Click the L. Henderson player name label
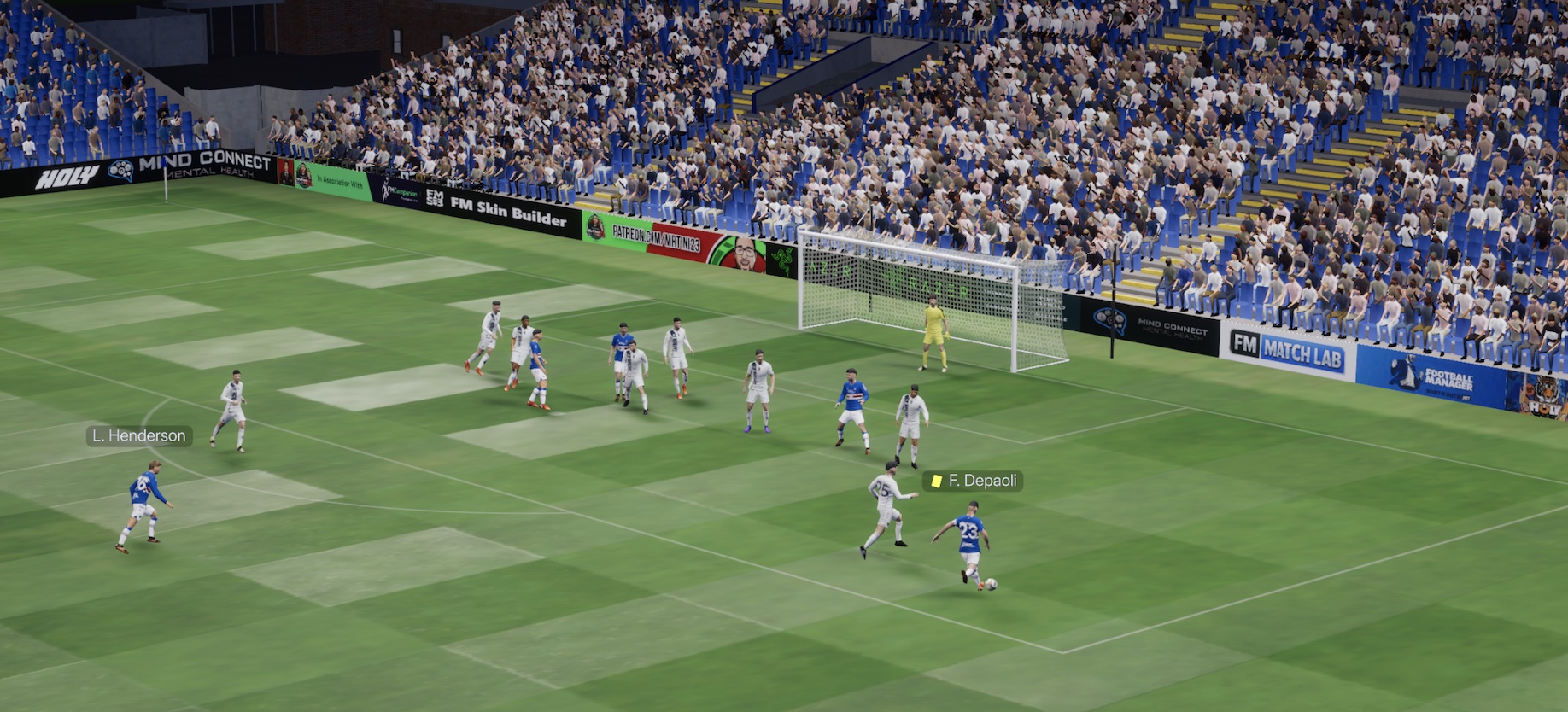Image resolution: width=1568 pixels, height=712 pixels. pos(138,435)
